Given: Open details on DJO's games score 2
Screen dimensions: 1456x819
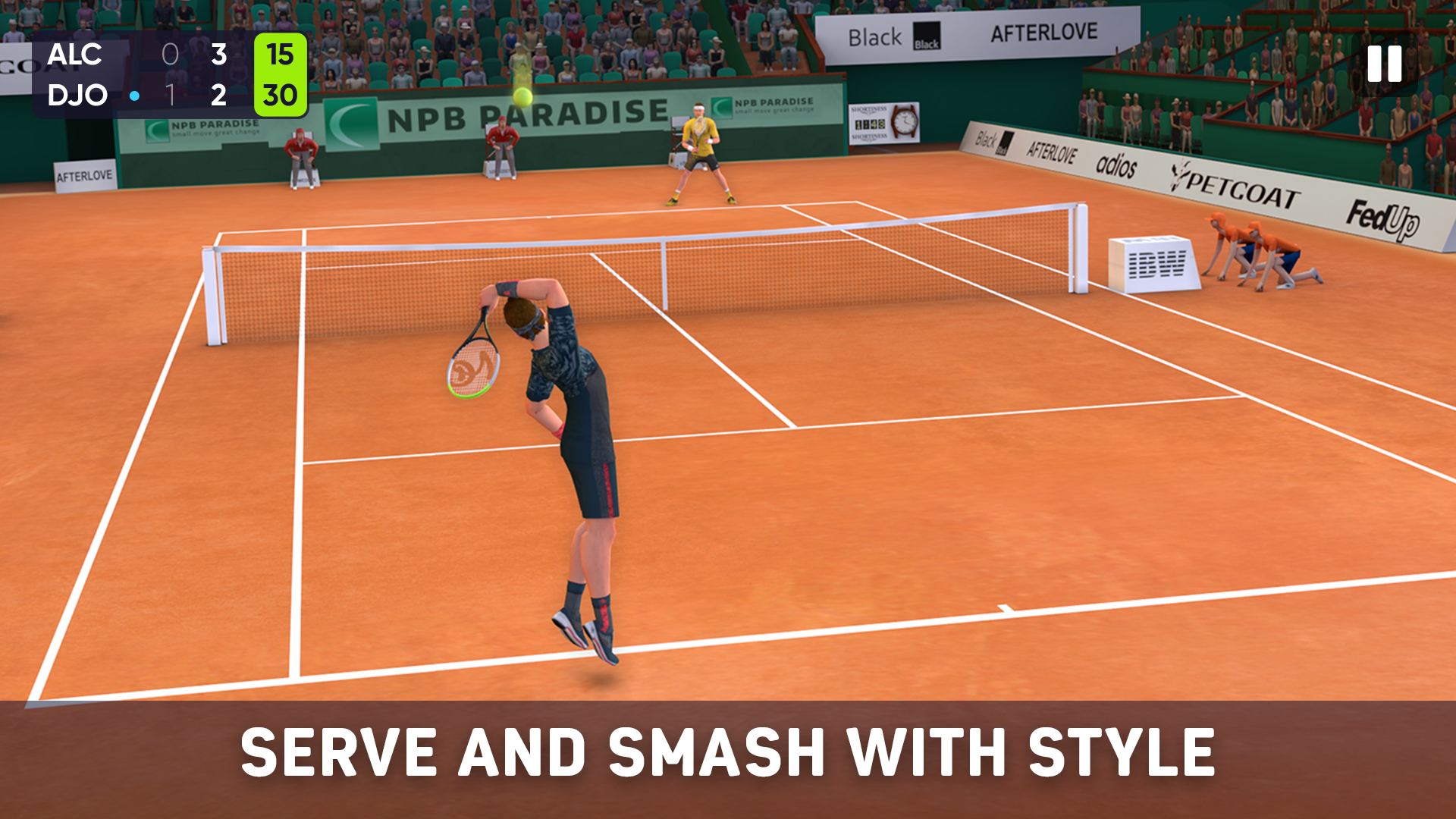Looking at the screenshot, I should [219, 96].
